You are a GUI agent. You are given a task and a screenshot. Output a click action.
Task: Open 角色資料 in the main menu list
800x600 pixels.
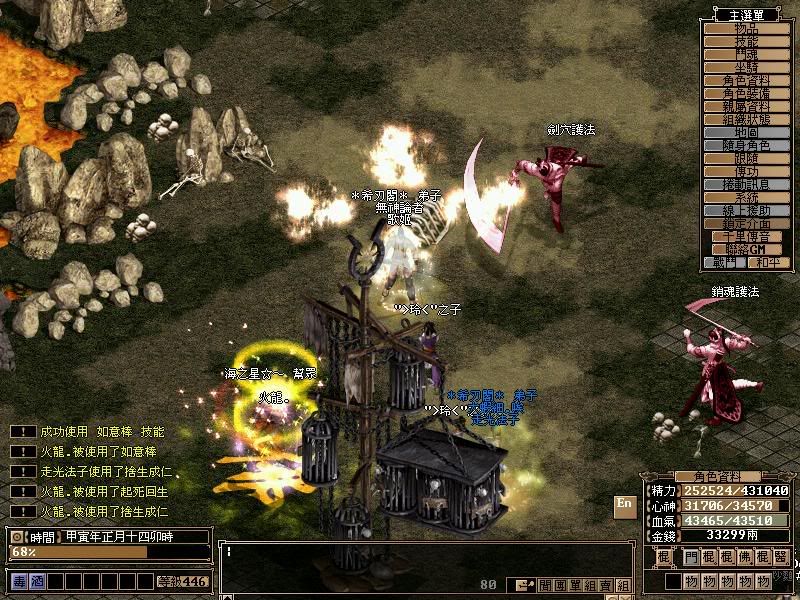click(747, 81)
